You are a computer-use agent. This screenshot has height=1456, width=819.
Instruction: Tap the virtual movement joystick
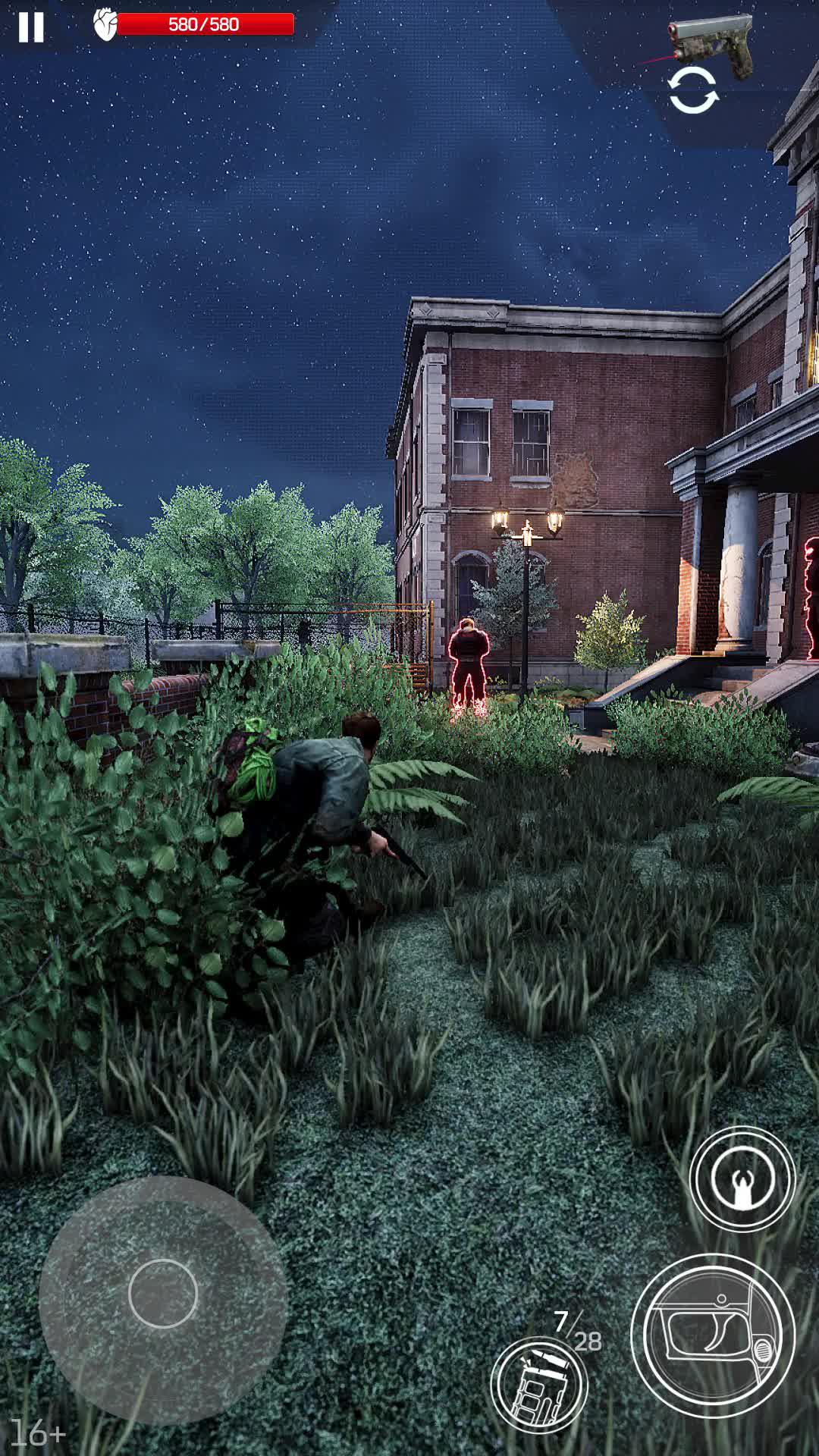point(163,1293)
